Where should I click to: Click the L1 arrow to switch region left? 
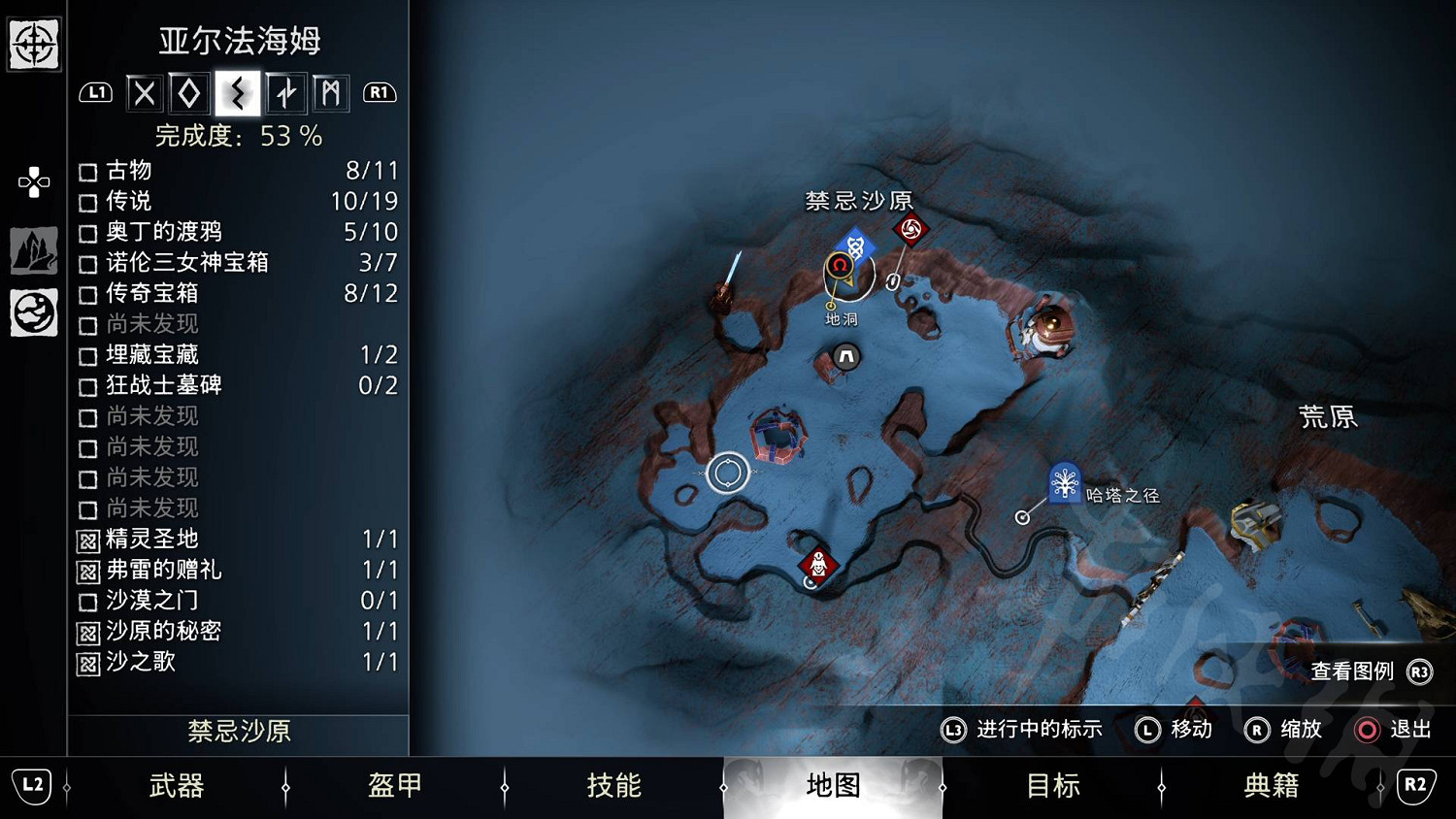pyautogui.click(x=96, y=93)
